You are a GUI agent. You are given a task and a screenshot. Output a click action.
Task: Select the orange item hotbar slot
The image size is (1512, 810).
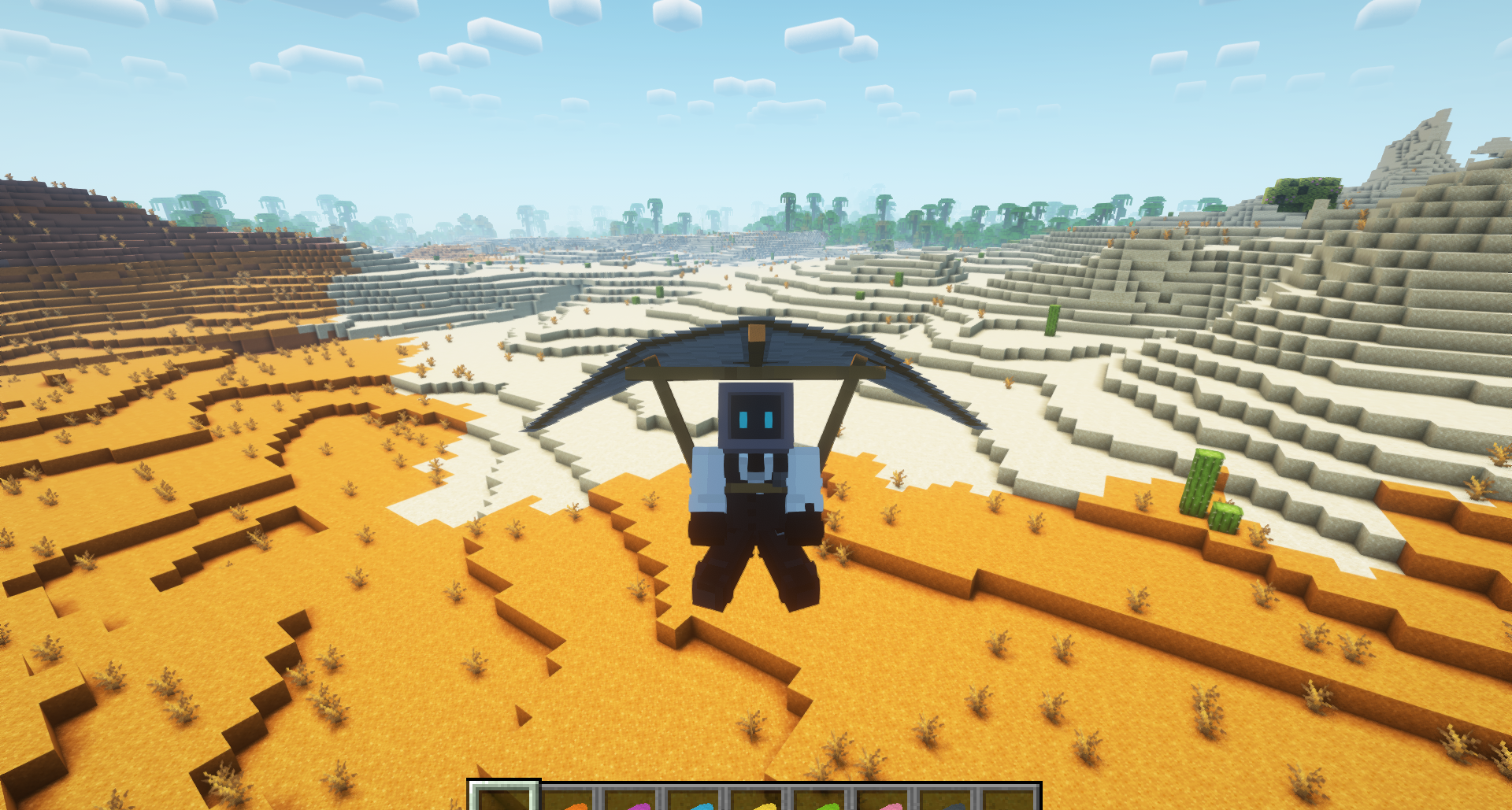coord(569,800)
